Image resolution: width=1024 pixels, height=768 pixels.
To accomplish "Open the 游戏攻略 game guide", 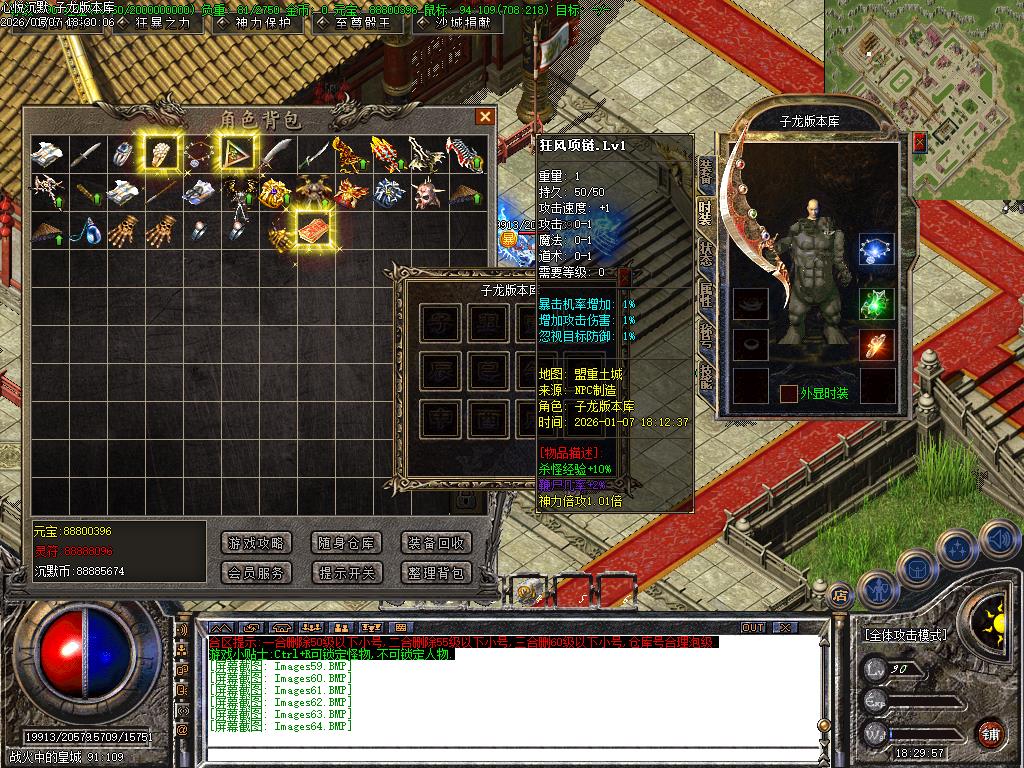I will (256, 543).
